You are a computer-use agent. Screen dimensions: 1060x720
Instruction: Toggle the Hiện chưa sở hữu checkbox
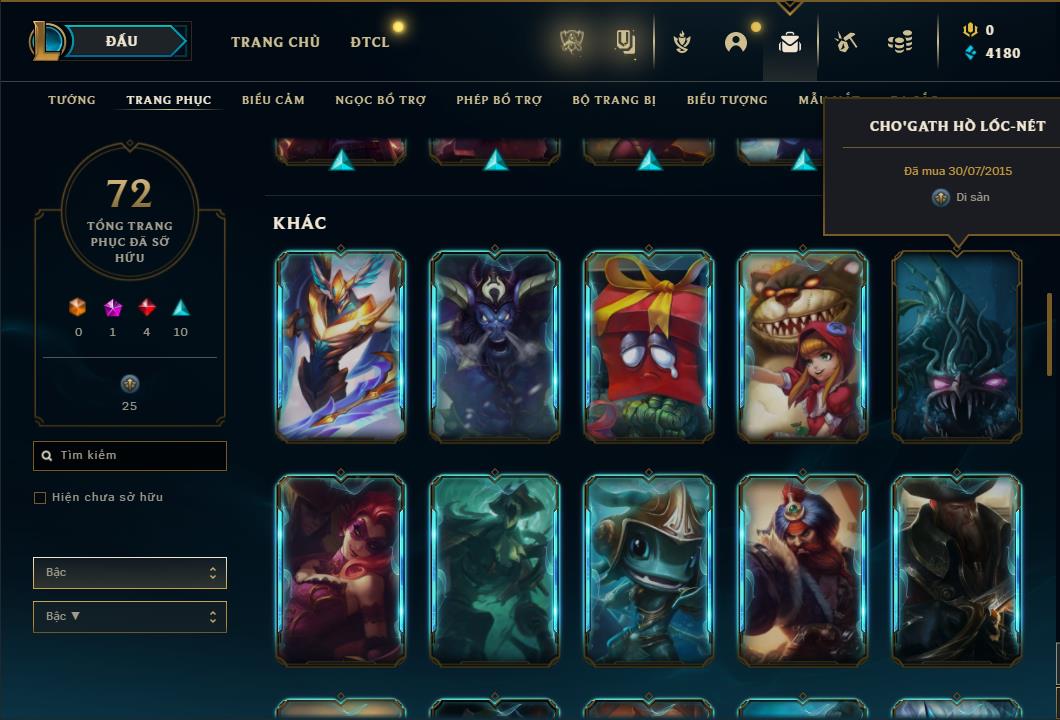click(x=40, y=498)
